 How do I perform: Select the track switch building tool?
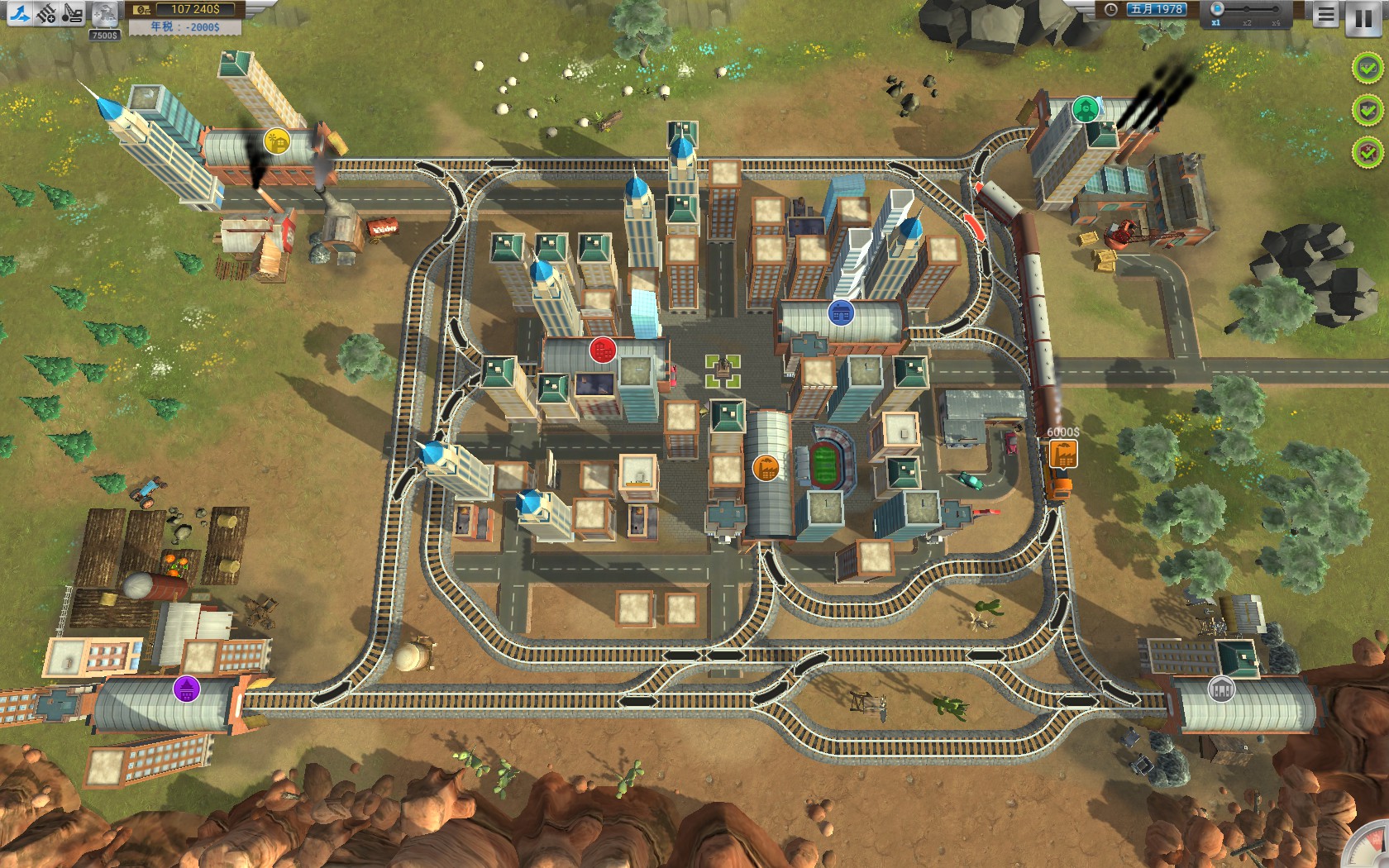[21, 12]
